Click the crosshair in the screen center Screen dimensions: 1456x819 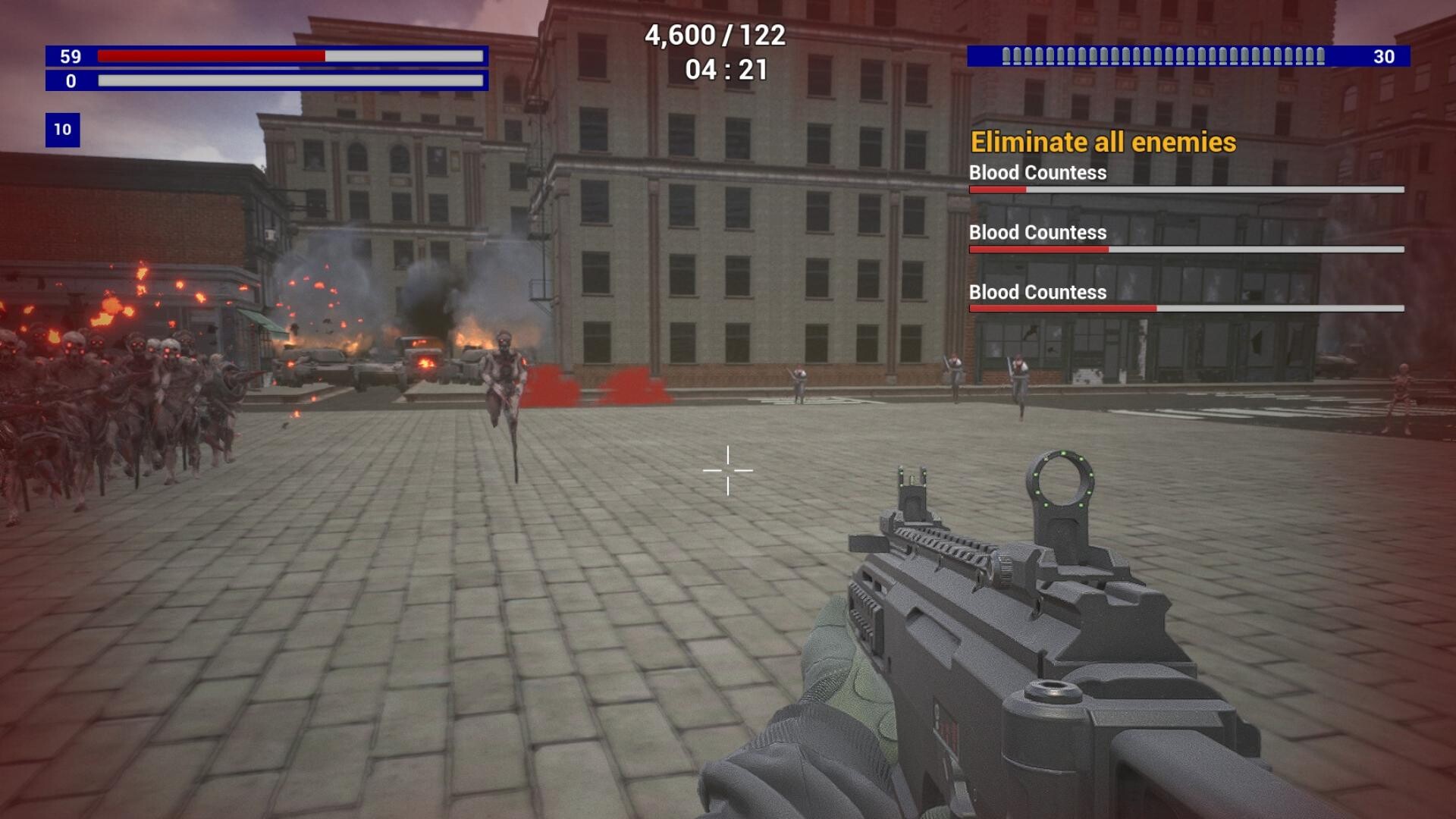point(729,472)
